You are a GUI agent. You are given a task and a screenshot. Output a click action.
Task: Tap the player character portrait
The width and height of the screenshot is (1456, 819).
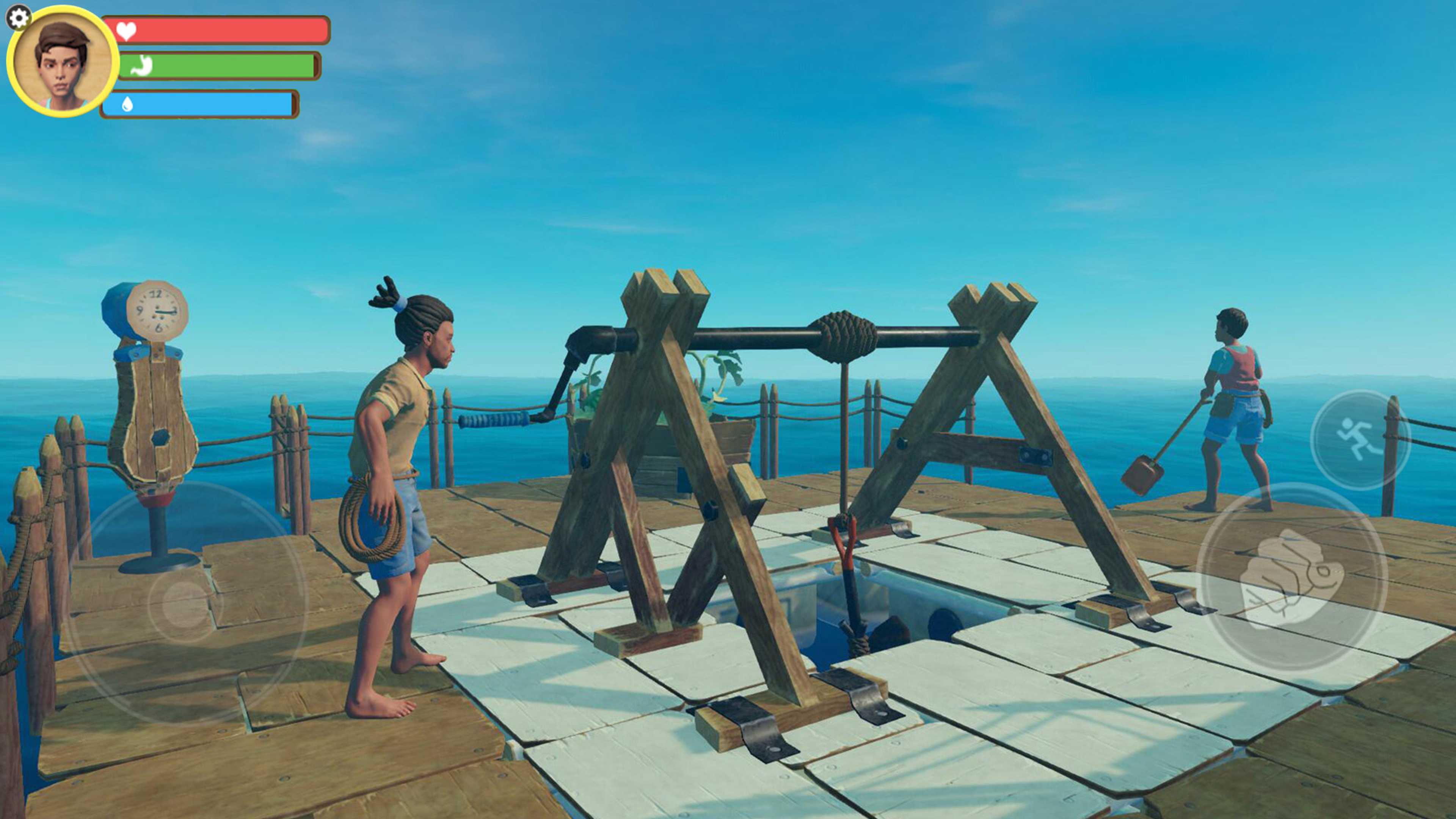point(63,61)
